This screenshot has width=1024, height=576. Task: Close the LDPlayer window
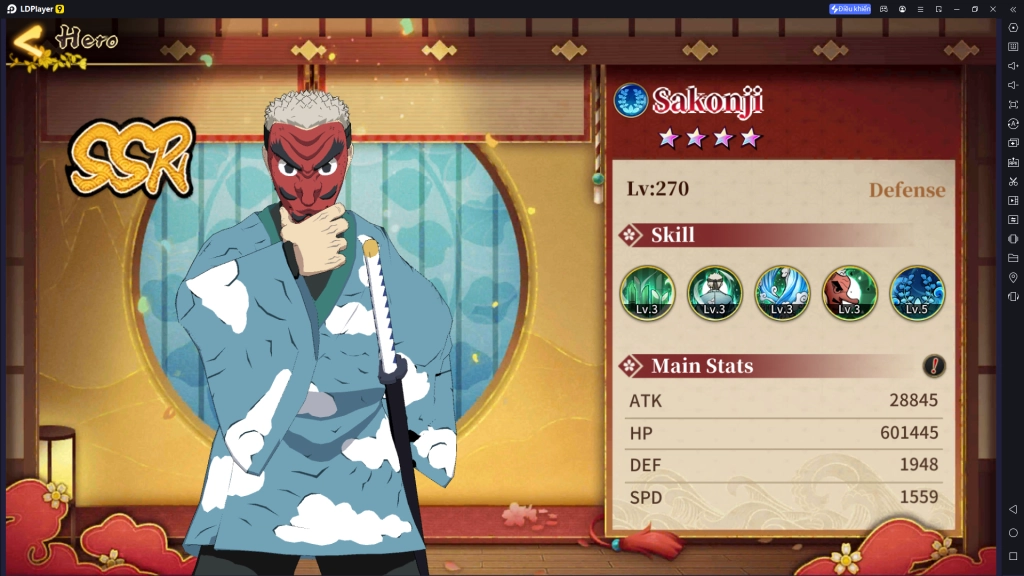point(993,9)
